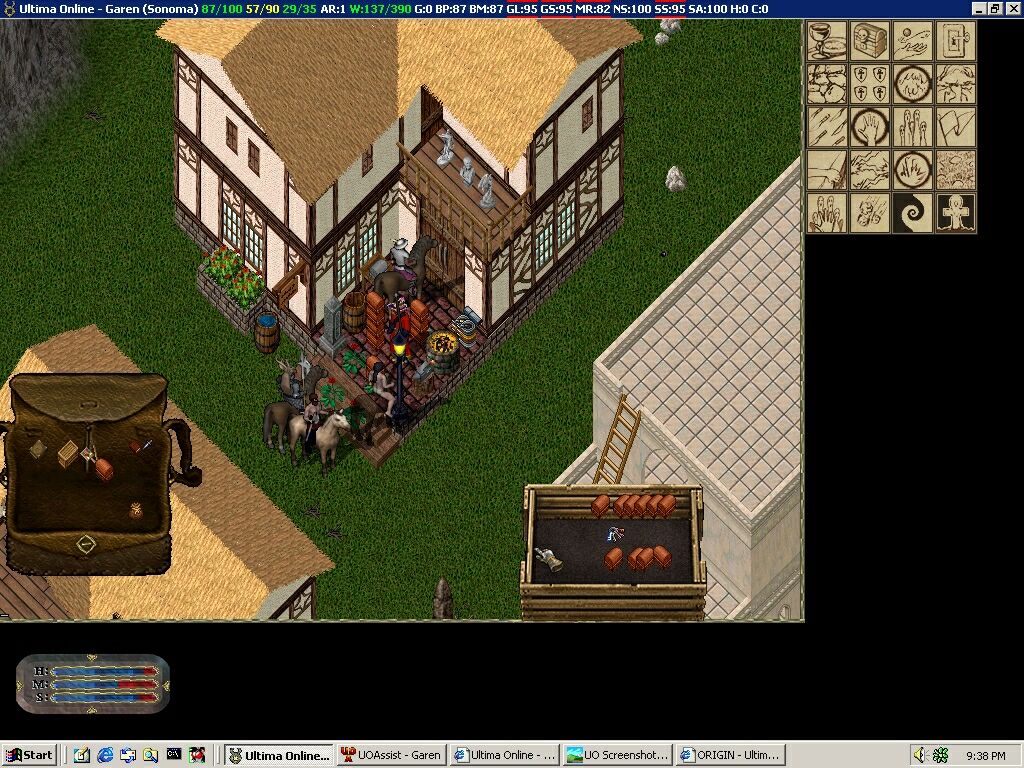The image size is (1024, 768).
Task: Activate the skull chest Magic Trap spell
Action: [x=870, y=42]
